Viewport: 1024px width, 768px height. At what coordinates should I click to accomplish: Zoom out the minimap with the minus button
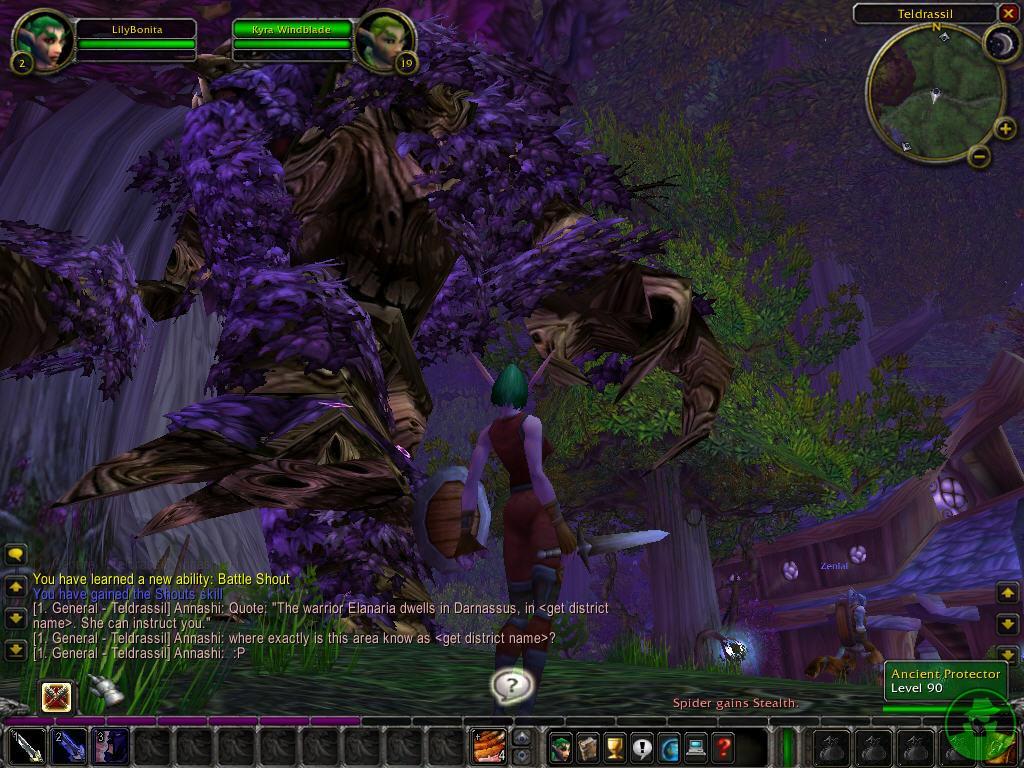(x=980, y=156)
